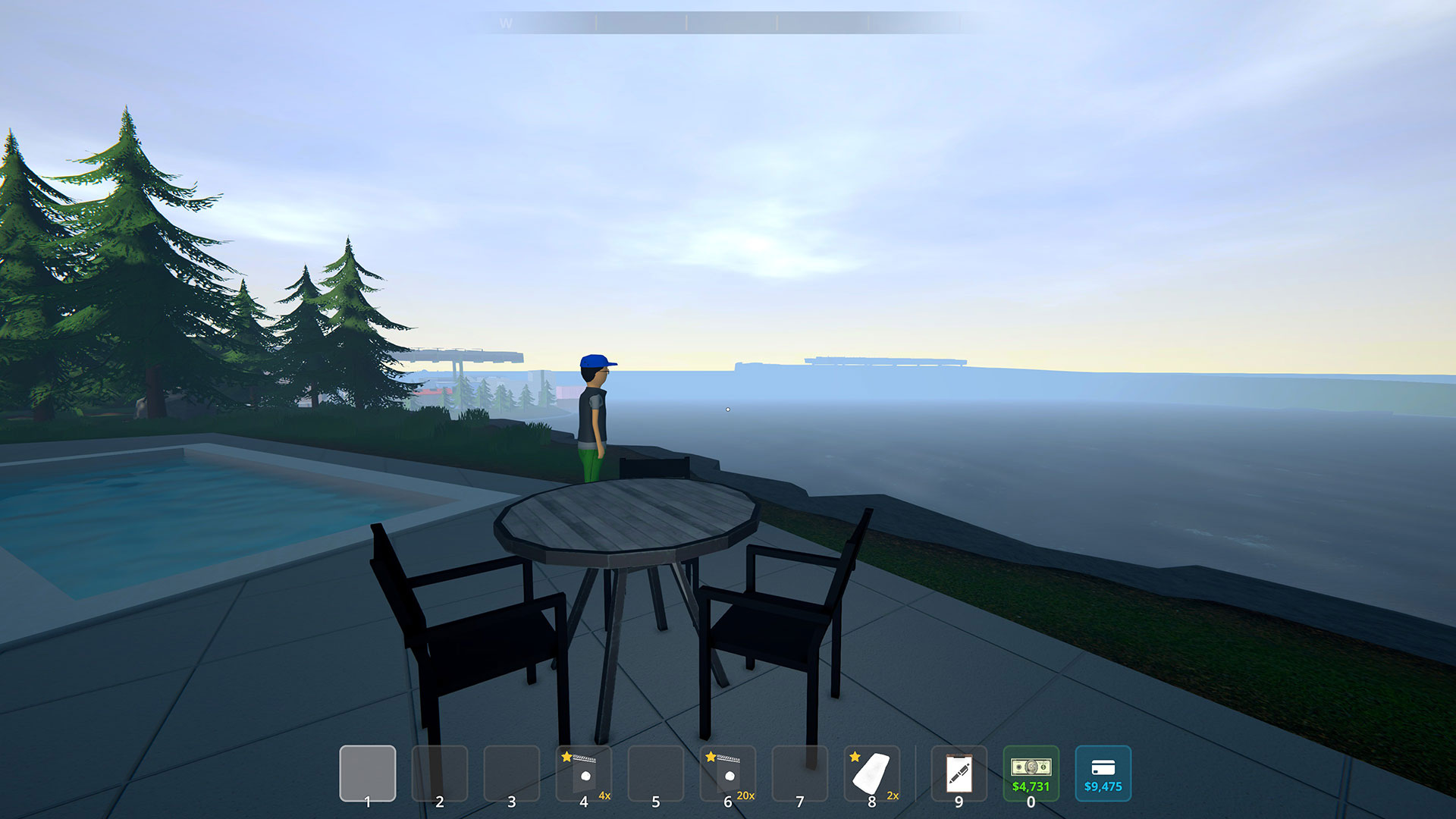Click the bank card balance $9,475
Image resolution: width=1456 pixels, height=819 pixels.
(x=1103, y=773)
